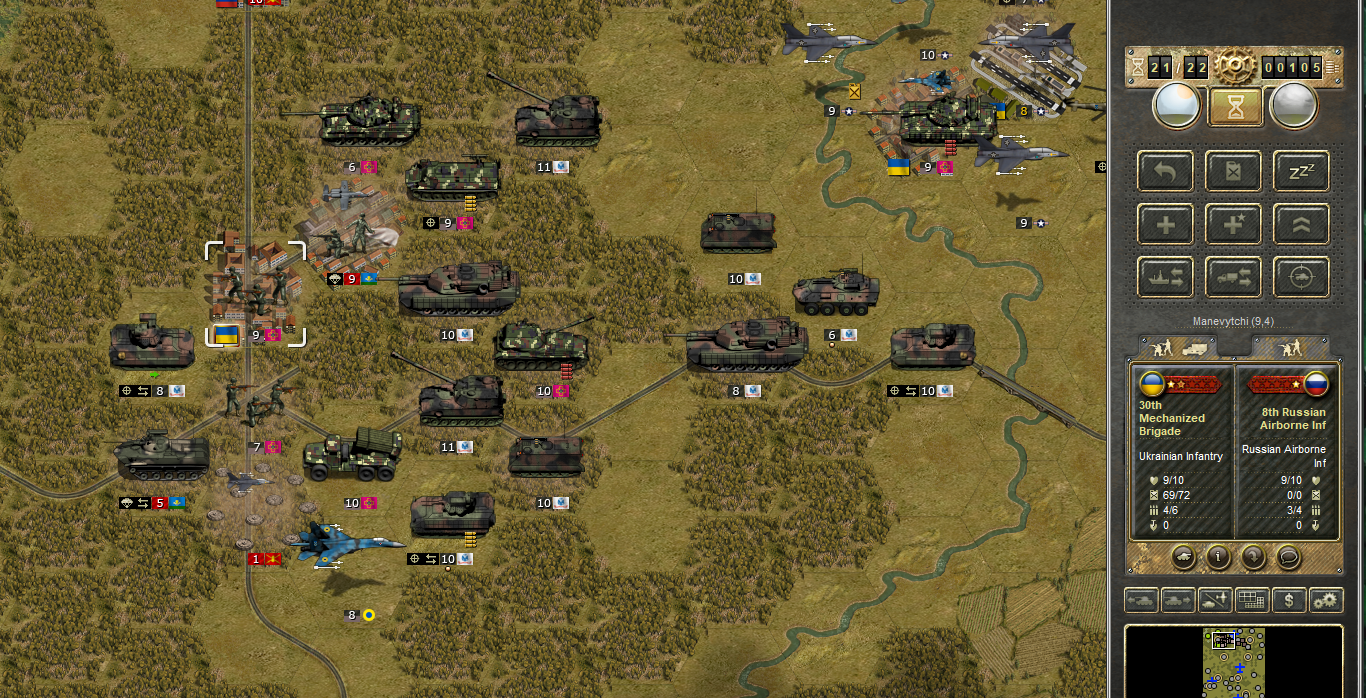This screenshot has height=698, width=1366.
Task: Click the minimap at the panel bottom
Action: 1234,661
